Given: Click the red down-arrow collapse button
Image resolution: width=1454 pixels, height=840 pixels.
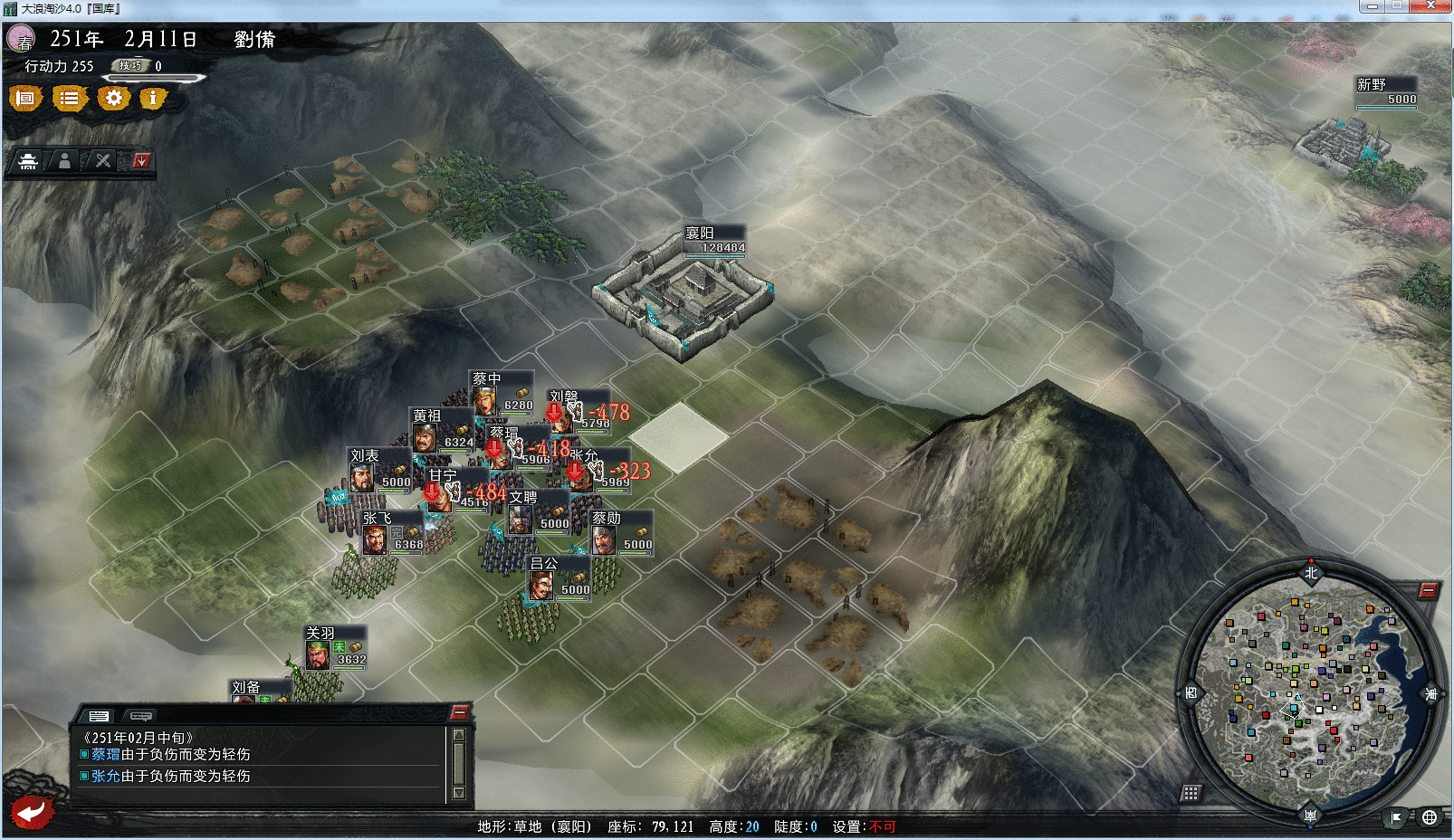Looking at the screenshot, I should (x=140, y=161).
